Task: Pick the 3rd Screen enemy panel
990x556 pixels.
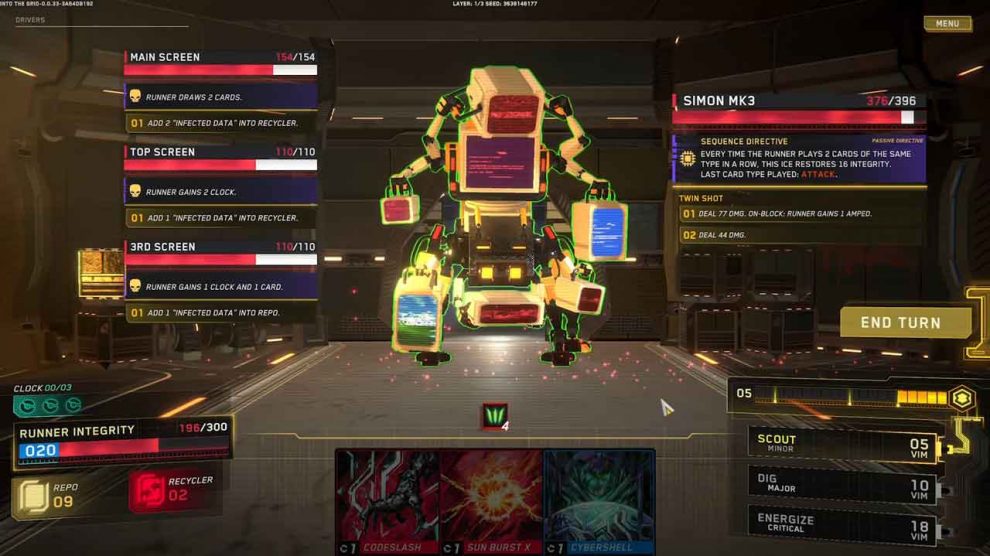Action: 220,253
